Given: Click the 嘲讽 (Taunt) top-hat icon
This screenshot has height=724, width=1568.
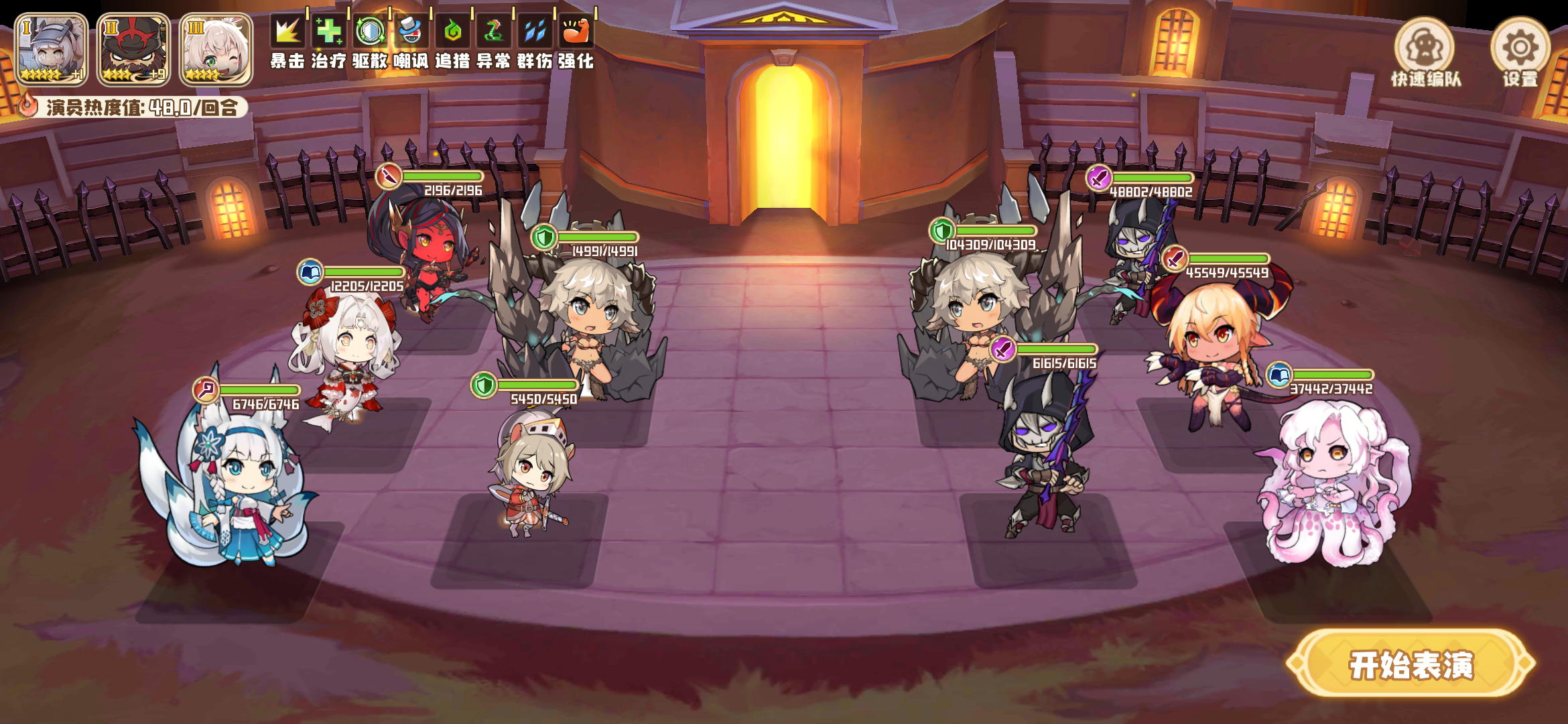Looking at the screenshot, I should tap(411, 30).
